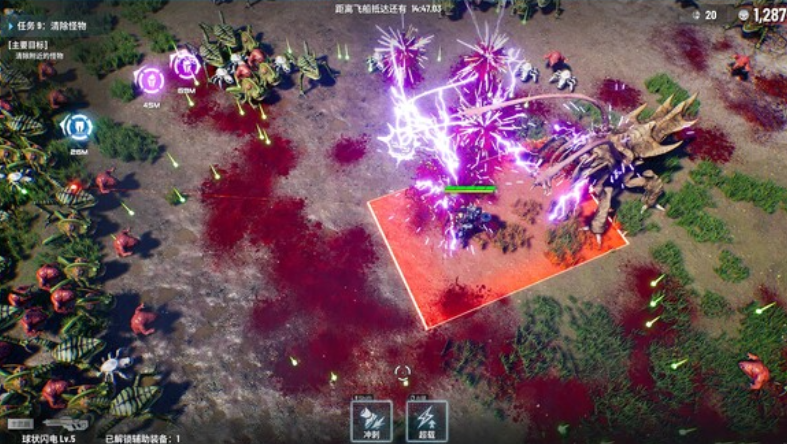Activate the 冲刺 dash skill
The height and width of the screenshot is (444, 787).
tap(371, 420)
